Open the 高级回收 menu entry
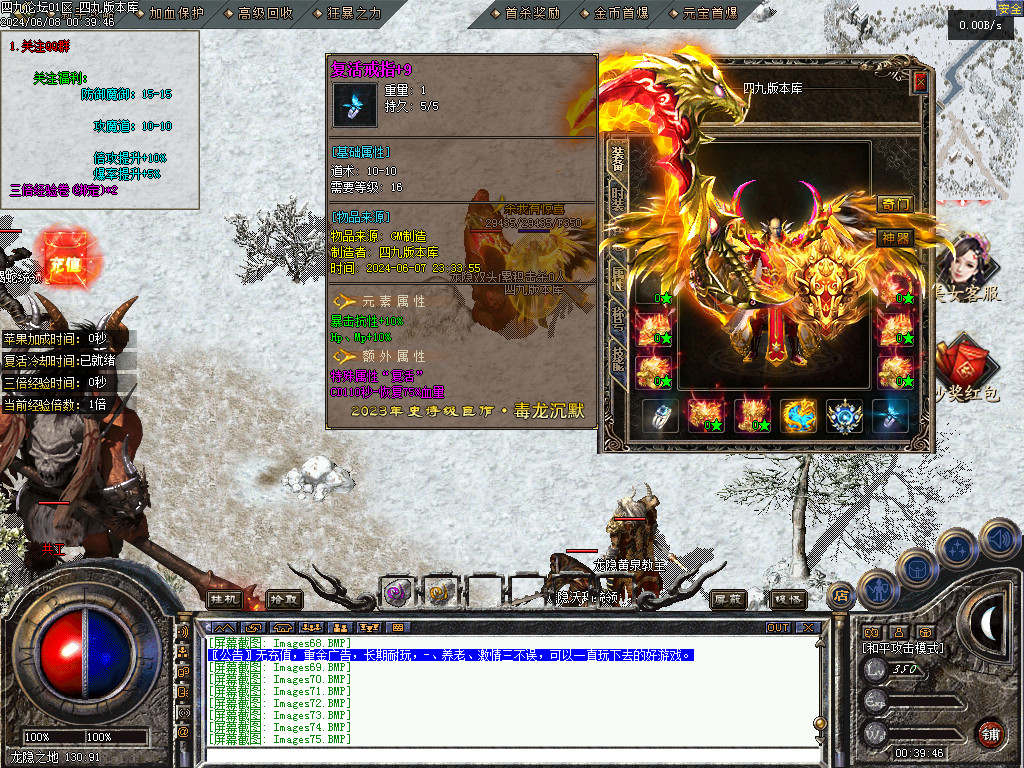This screenshot has height=768, width=1024. coord(265,13)
